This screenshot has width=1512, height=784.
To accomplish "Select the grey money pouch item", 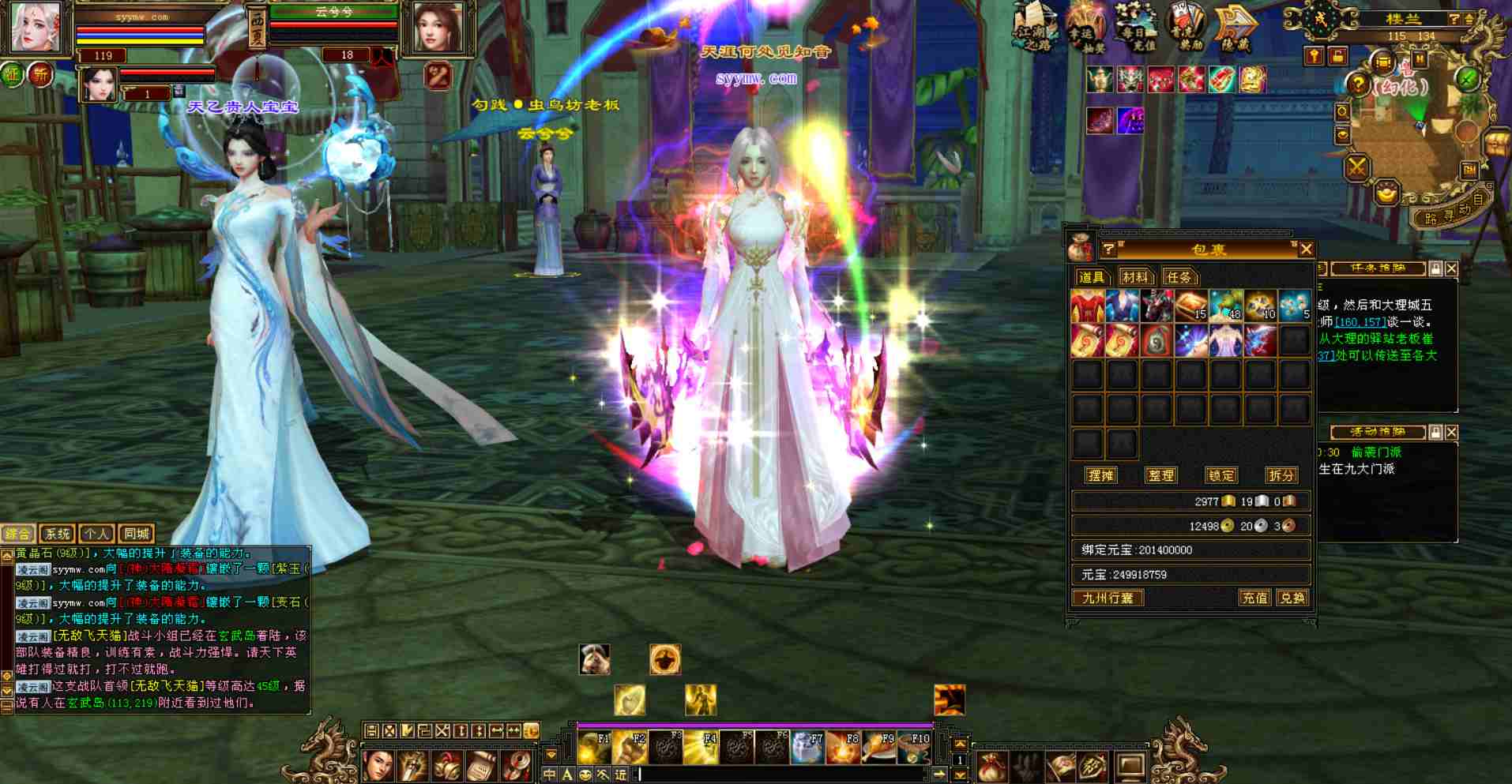I will [x=1157, y=341].
